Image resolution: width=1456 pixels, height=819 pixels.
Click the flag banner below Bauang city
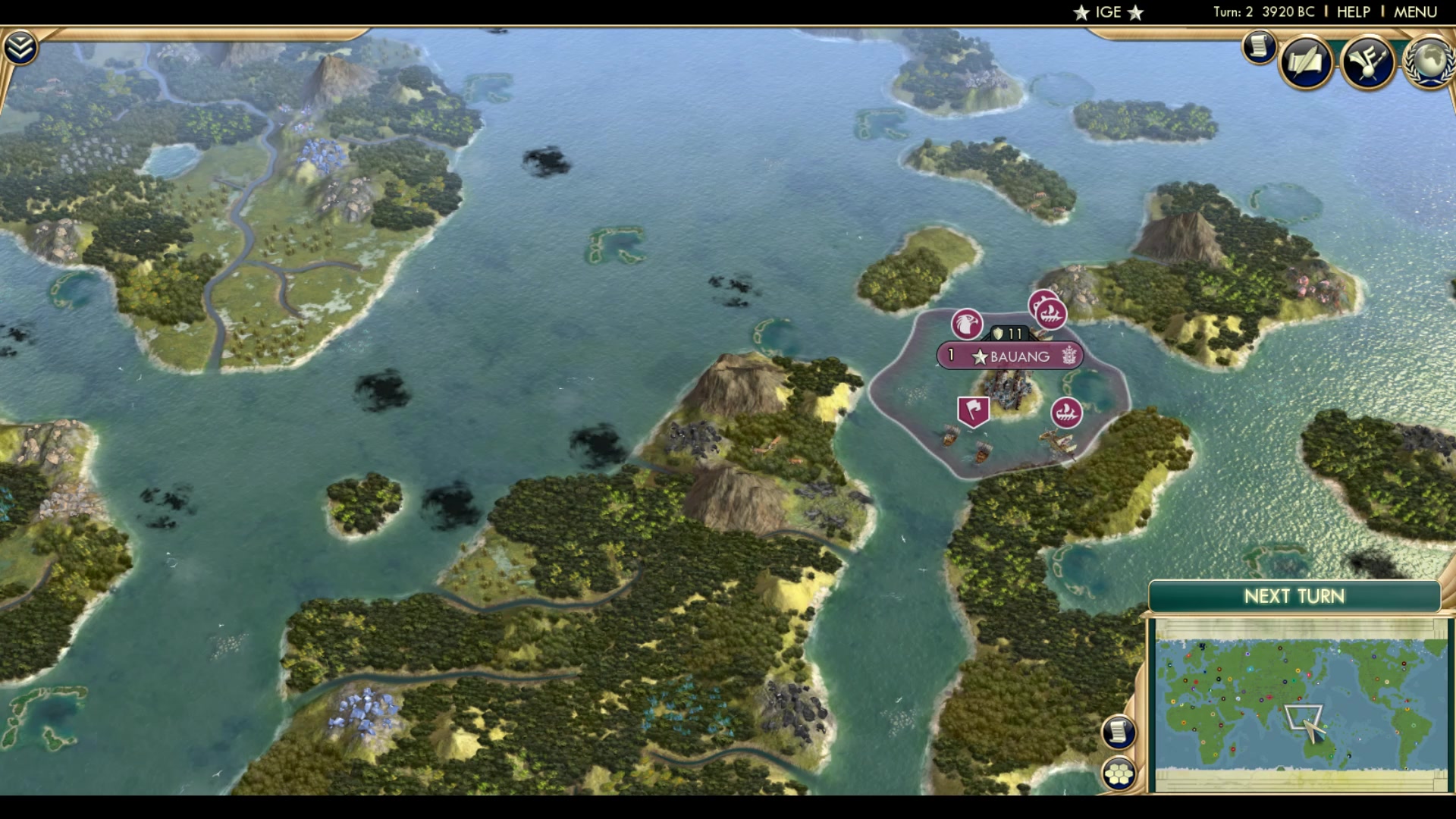pos(972,410)
